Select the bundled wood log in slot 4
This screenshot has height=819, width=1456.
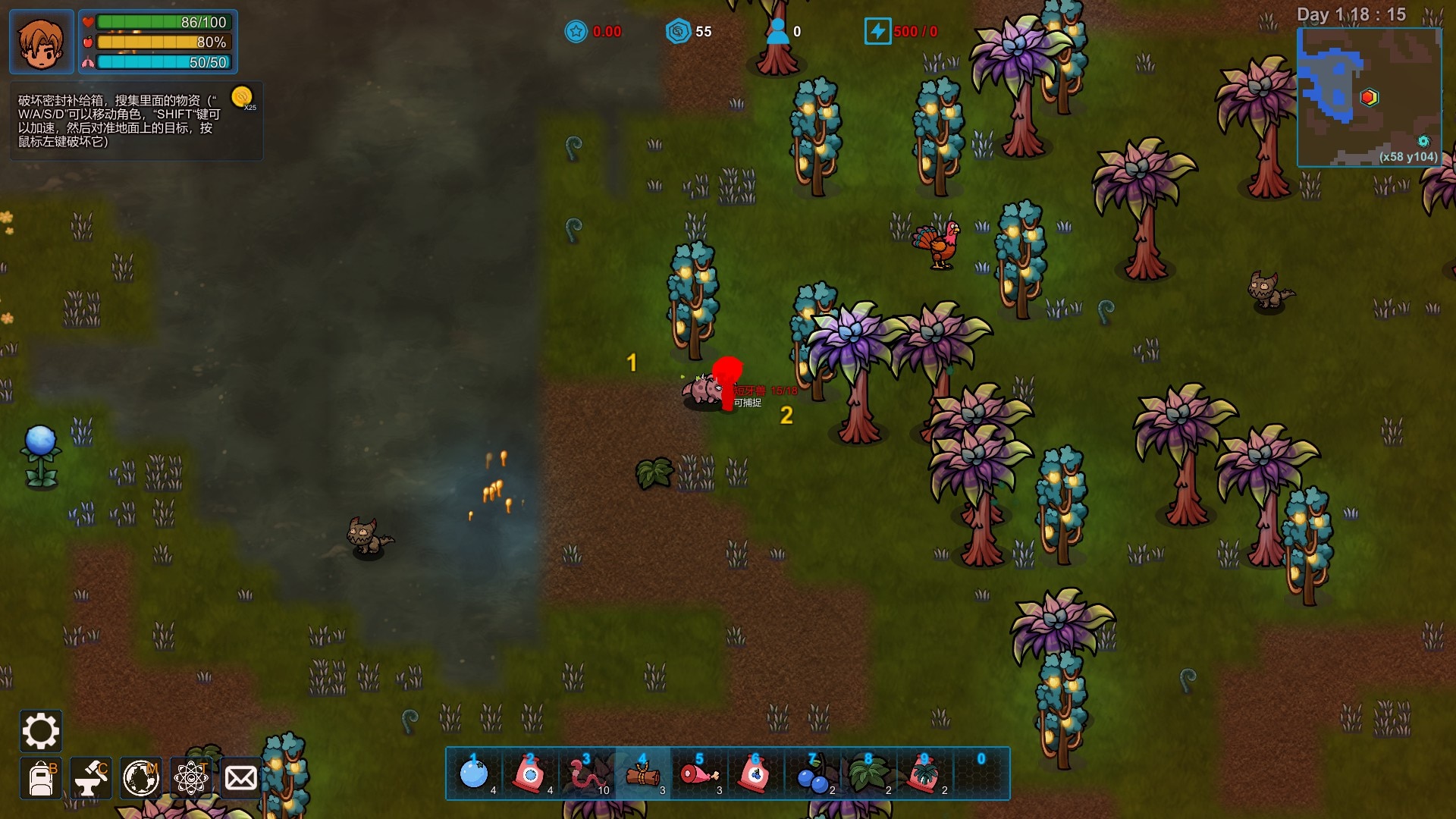point(643,774)
